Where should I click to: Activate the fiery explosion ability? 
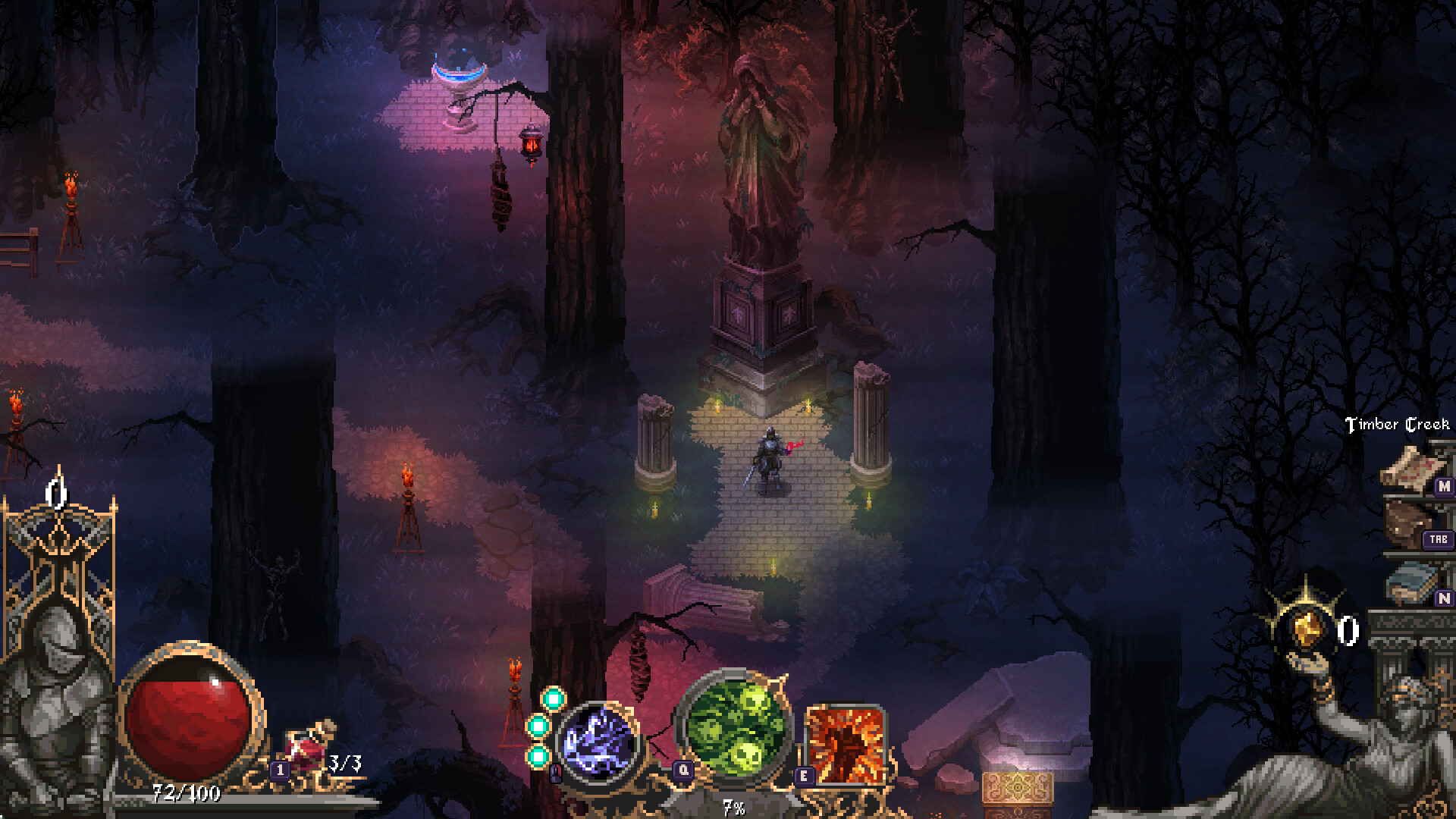point(845,743)
